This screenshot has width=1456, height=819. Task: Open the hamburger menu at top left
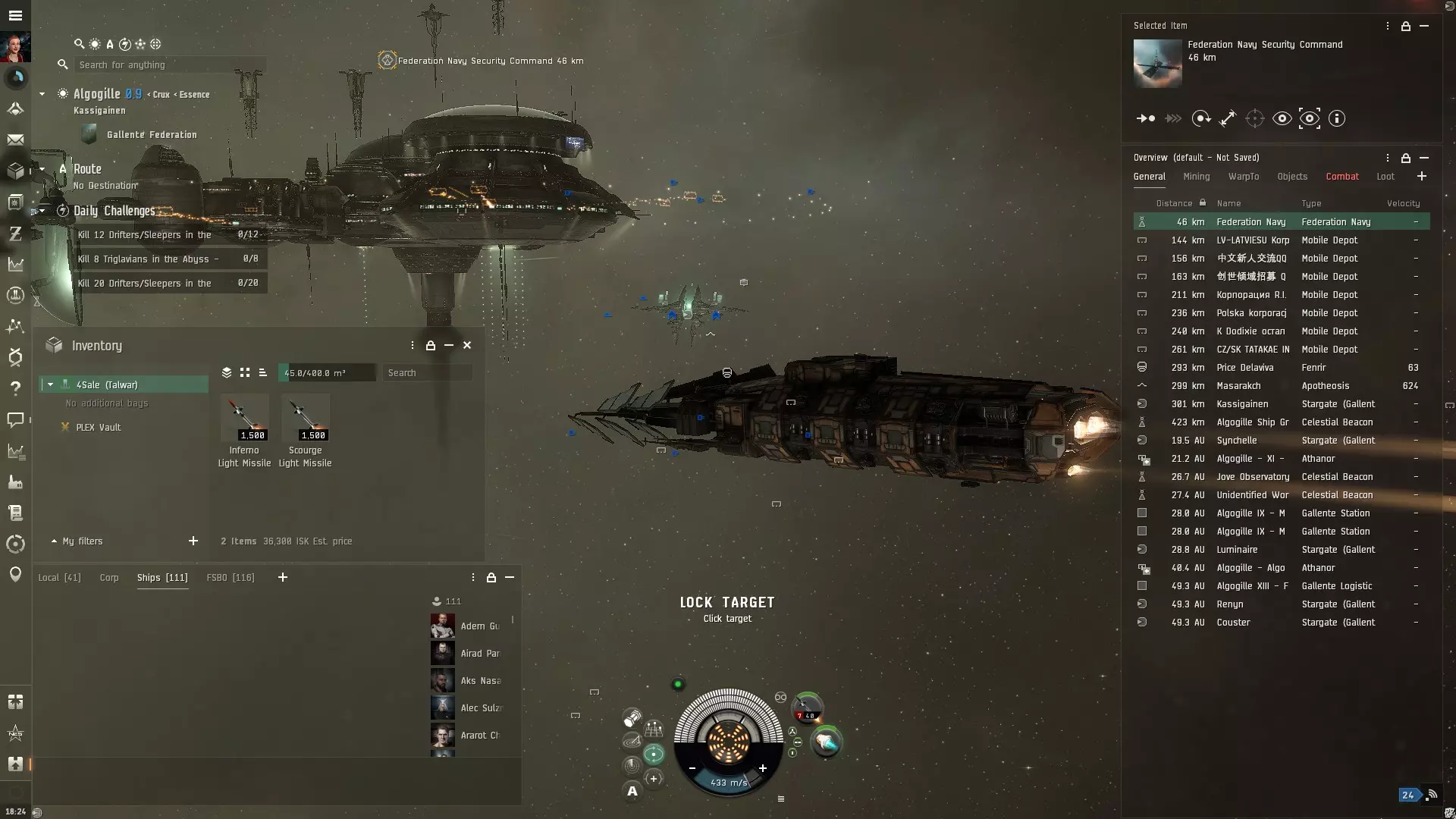(x=15, y=15)
